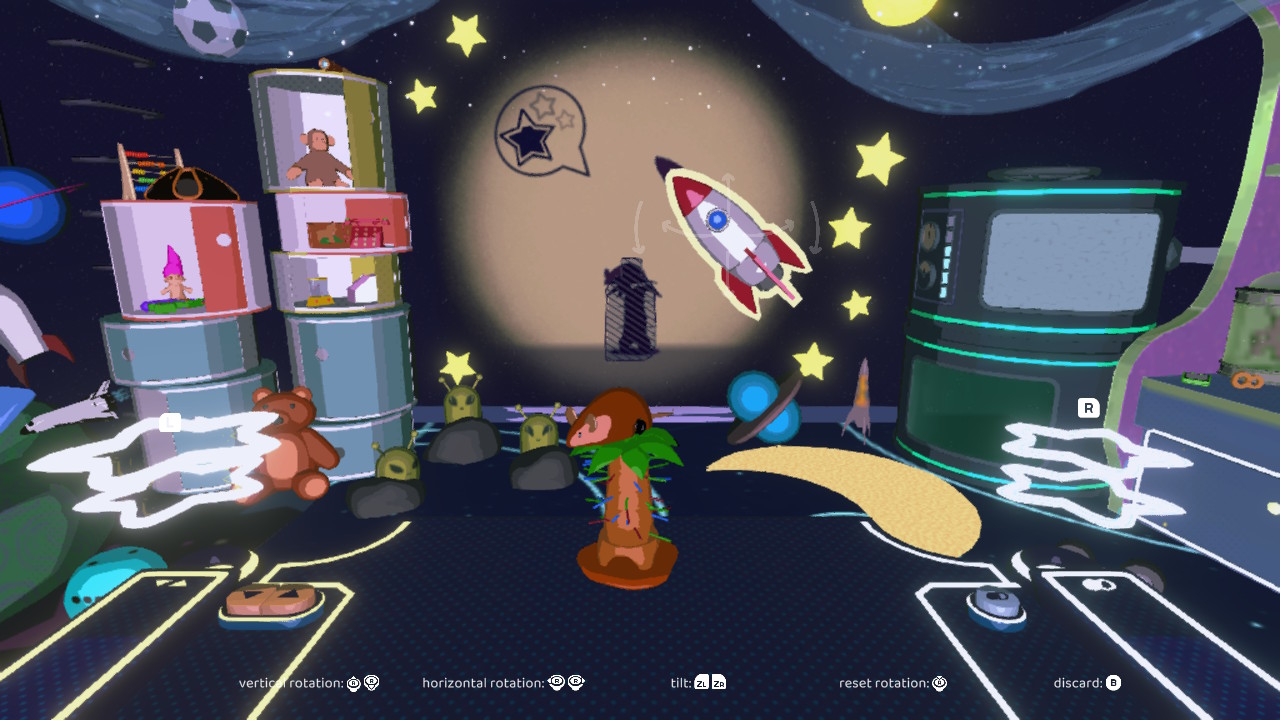Click the ZR tilt button icon
The image size is (1280, 720).
718,684
